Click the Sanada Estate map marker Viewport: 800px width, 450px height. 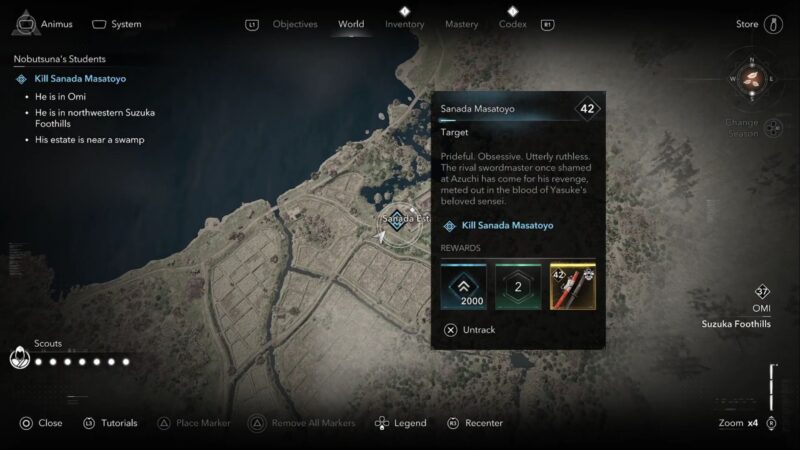[x=398, y=219]
